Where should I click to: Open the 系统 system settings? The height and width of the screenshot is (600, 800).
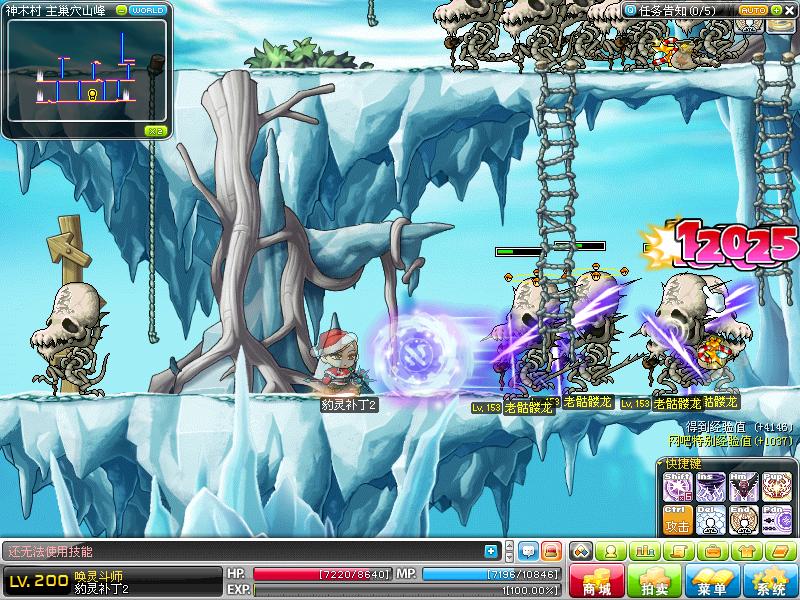click(x=770, y=582)
